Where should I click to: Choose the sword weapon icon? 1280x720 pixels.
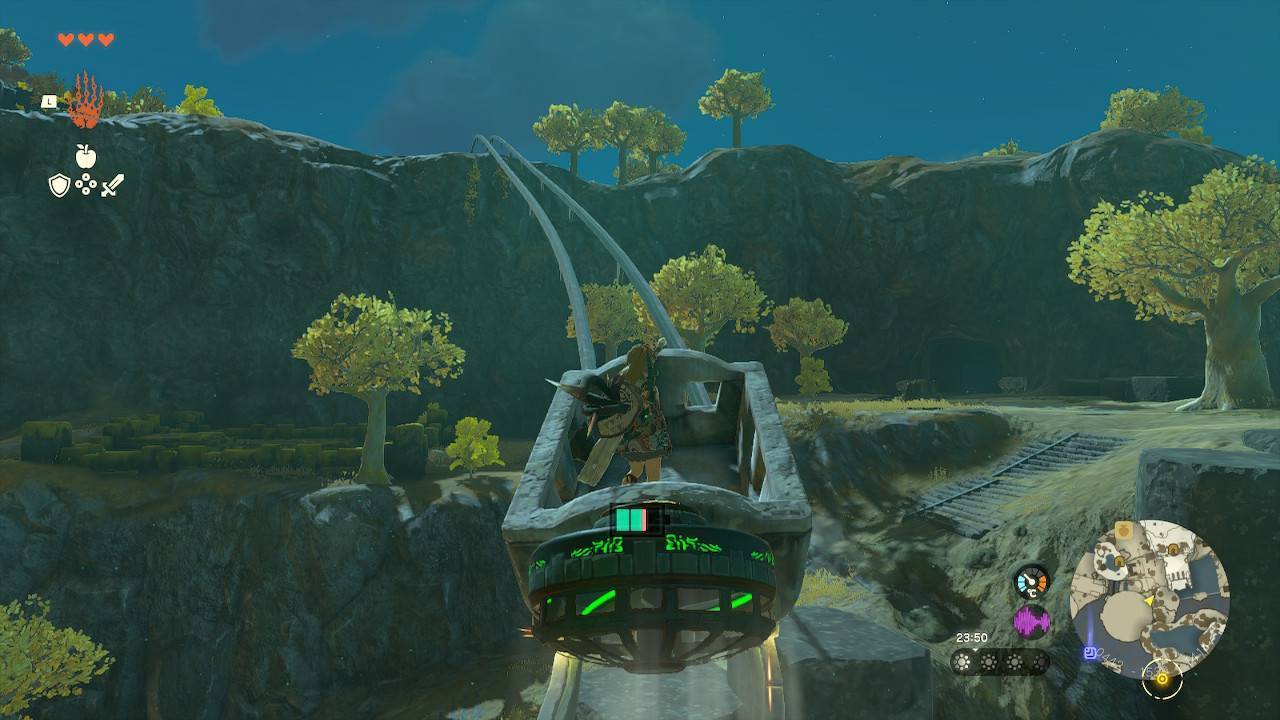tap(112, 185)
